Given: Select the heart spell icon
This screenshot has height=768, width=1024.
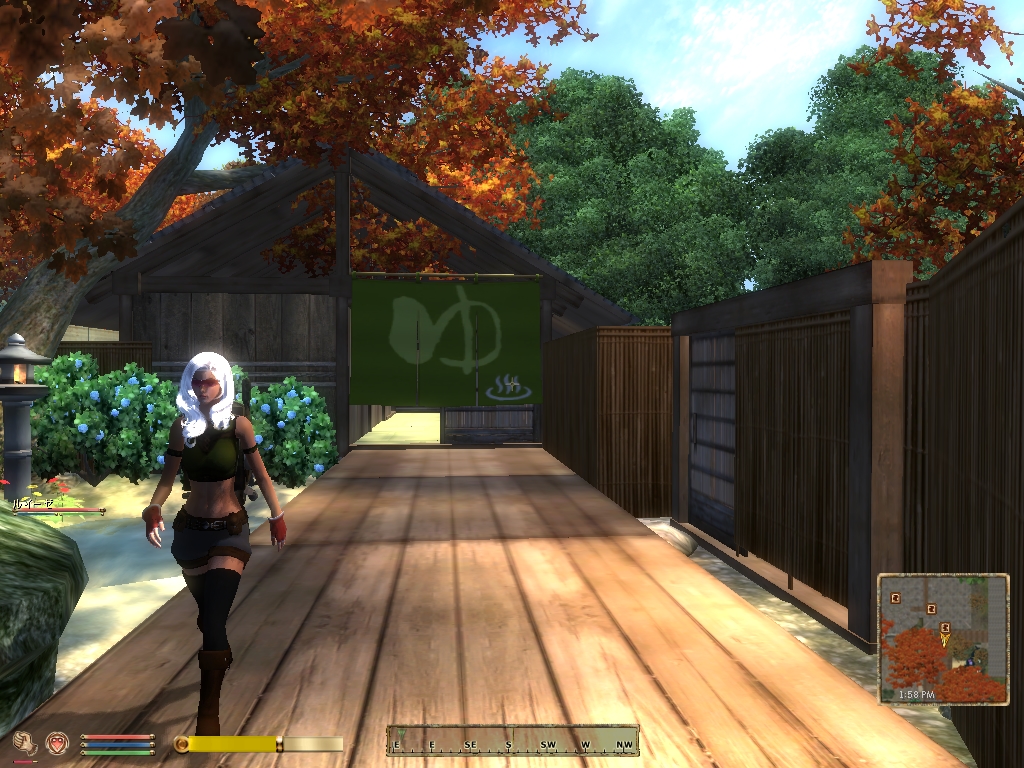Looking at the screenshot, I should tap(57, 742).
